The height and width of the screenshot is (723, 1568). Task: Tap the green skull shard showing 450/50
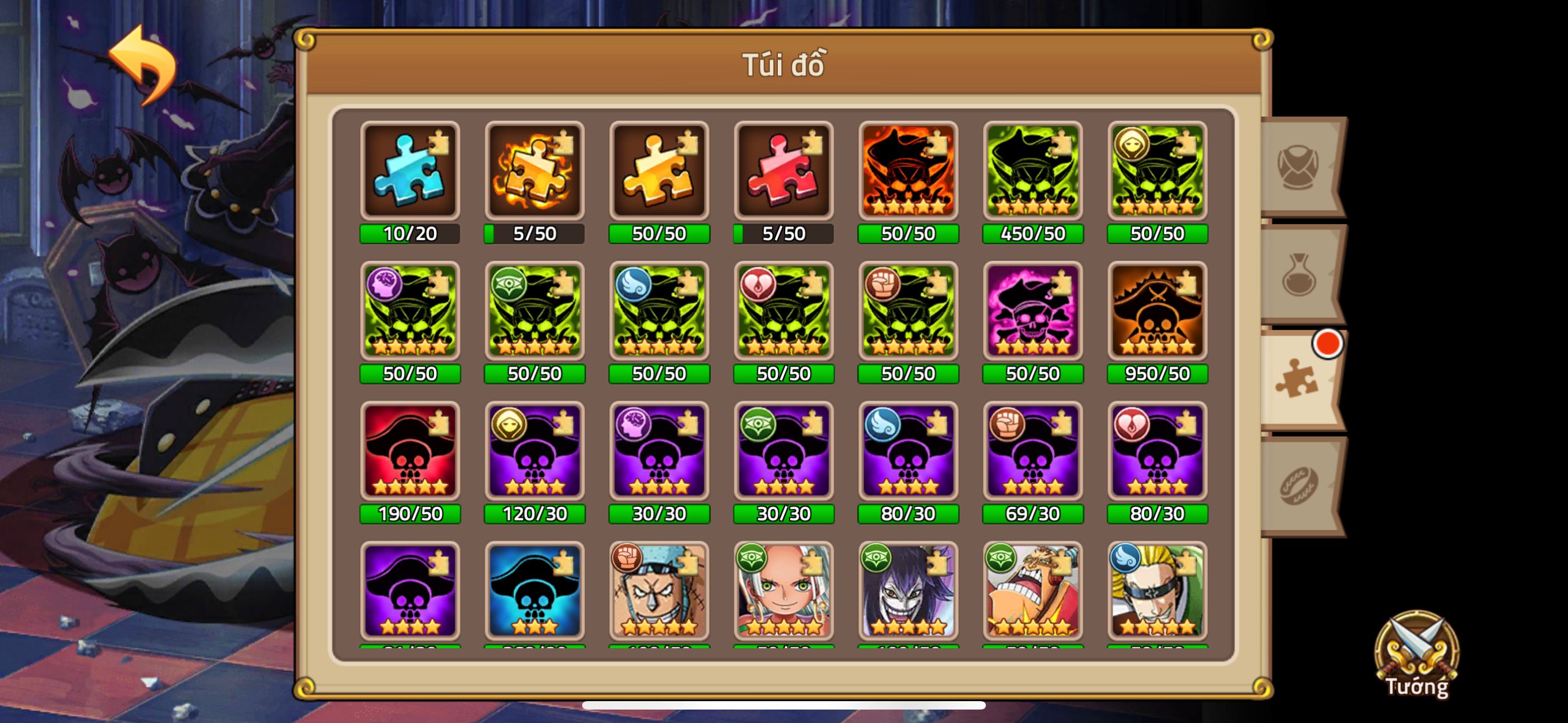click(1033, 172)
